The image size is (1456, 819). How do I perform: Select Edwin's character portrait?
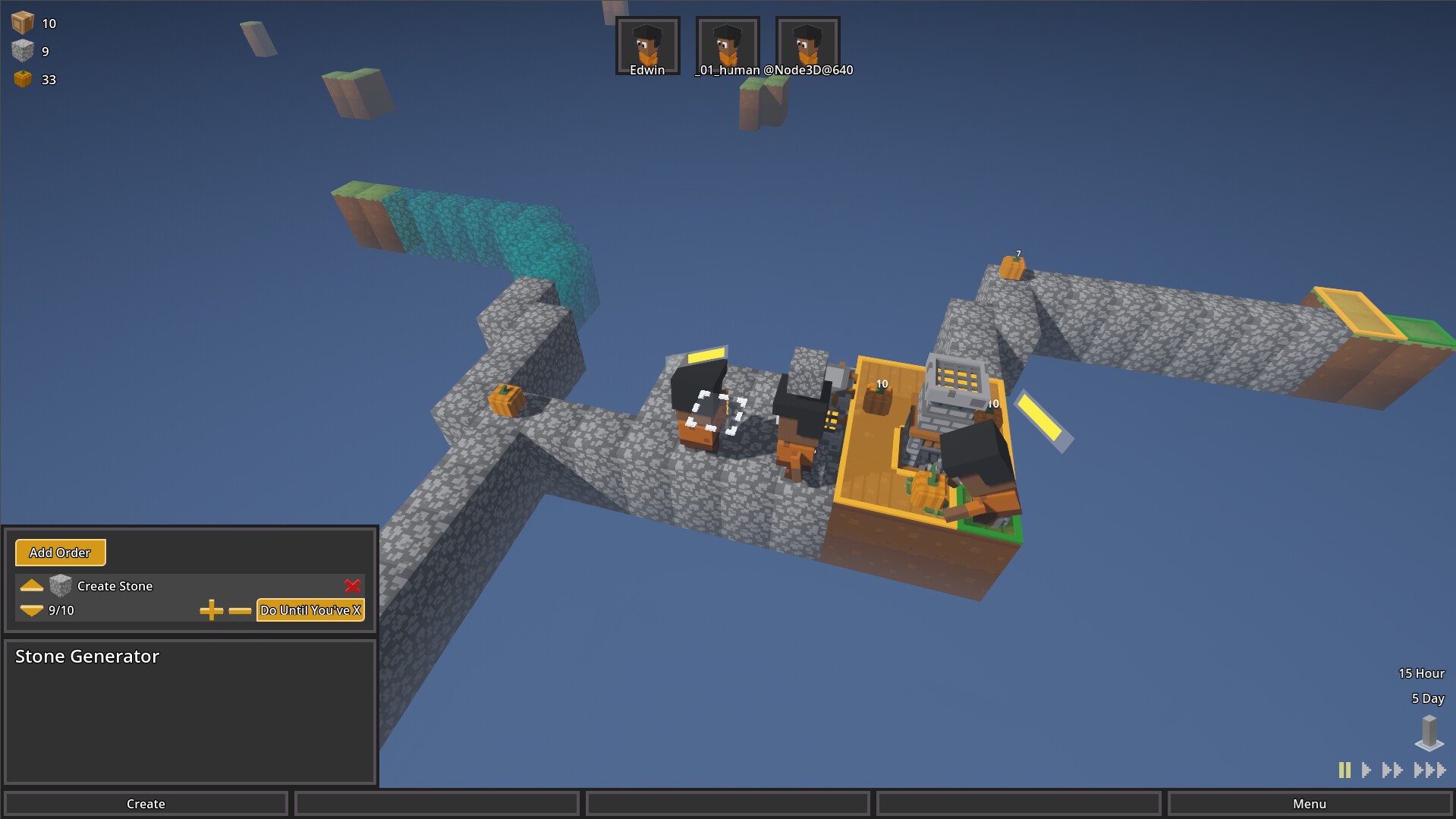point(647,45)
